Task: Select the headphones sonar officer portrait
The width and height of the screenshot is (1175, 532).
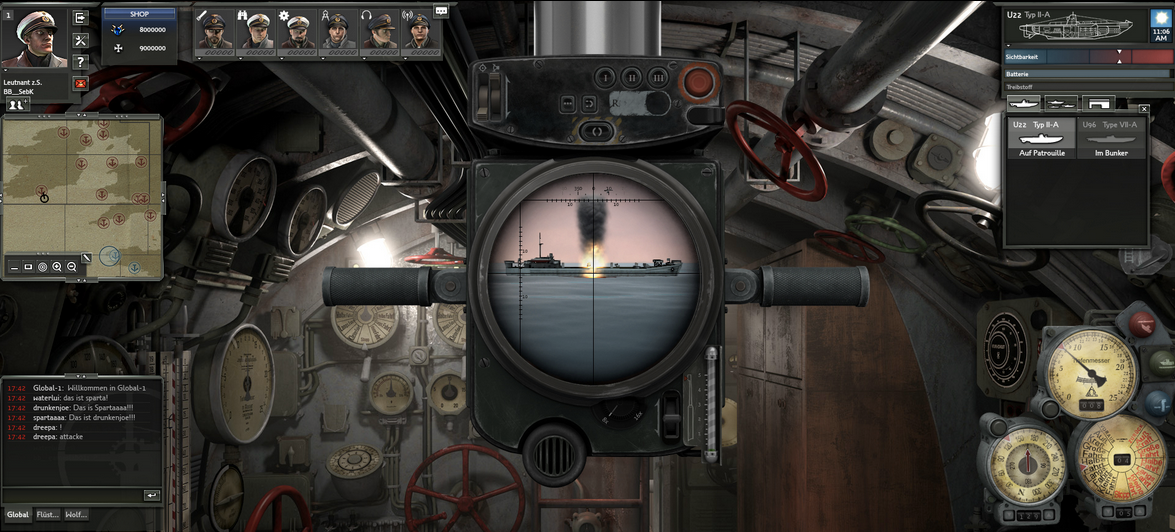Action: 379,31
